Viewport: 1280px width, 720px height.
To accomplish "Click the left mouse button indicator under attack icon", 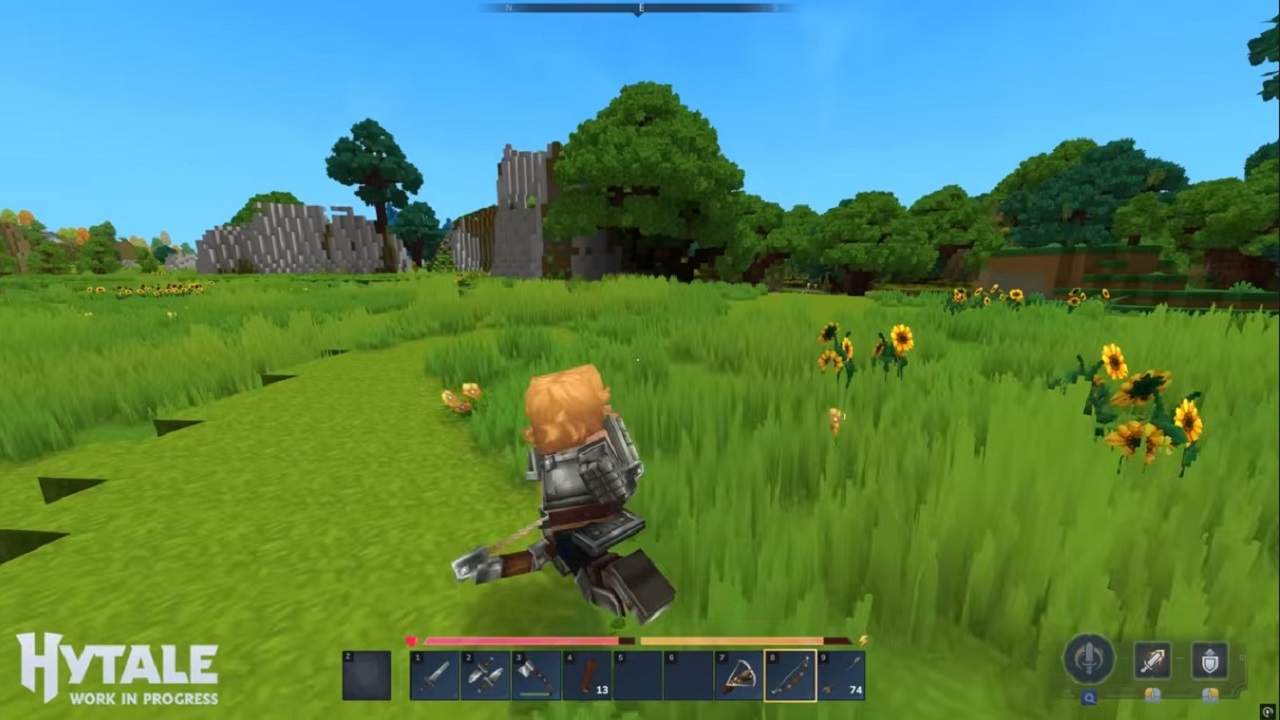I will pyautogui.click(x=1151, y=694).
